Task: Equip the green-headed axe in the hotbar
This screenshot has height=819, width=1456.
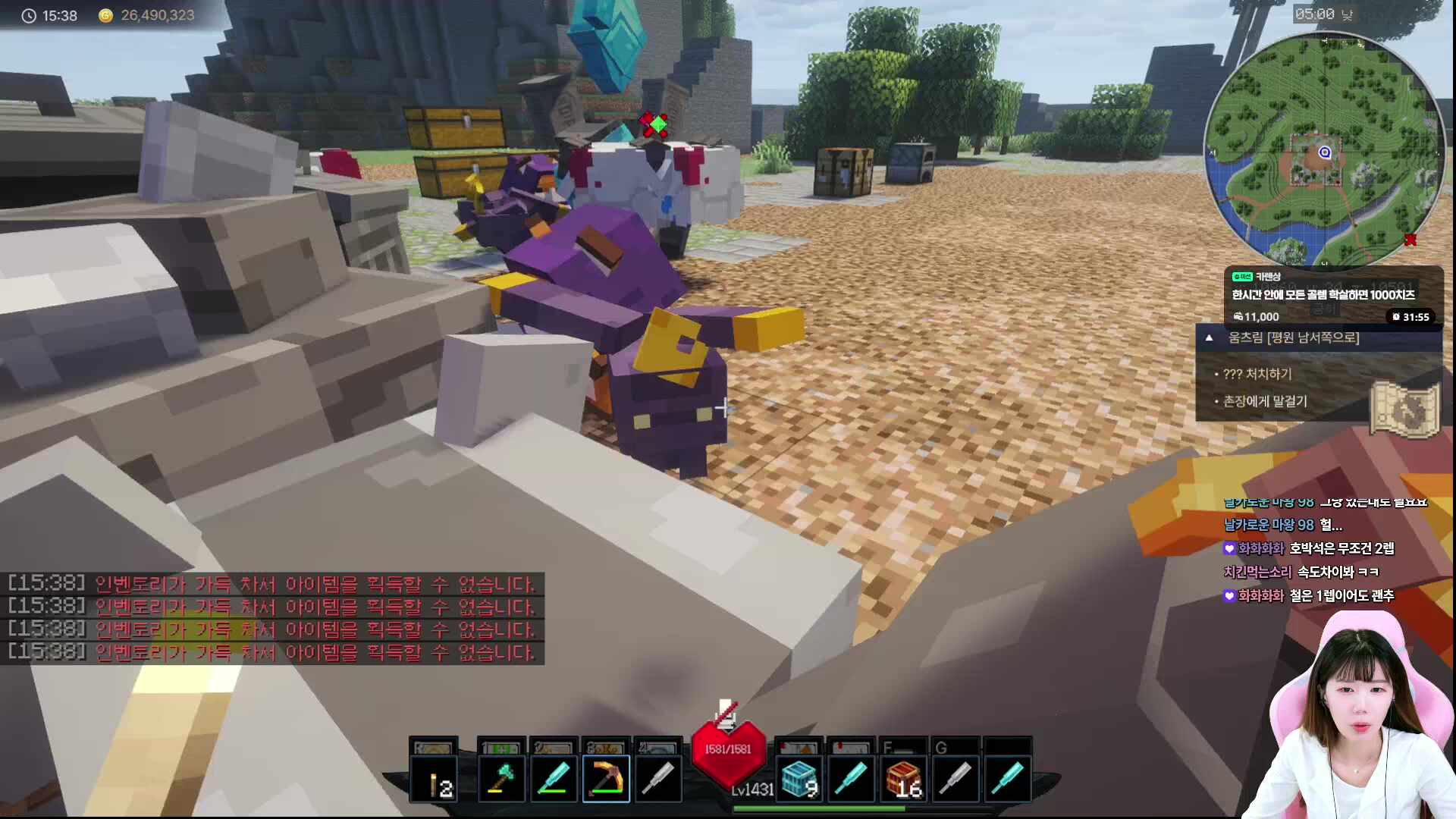Action: (501, 779)
